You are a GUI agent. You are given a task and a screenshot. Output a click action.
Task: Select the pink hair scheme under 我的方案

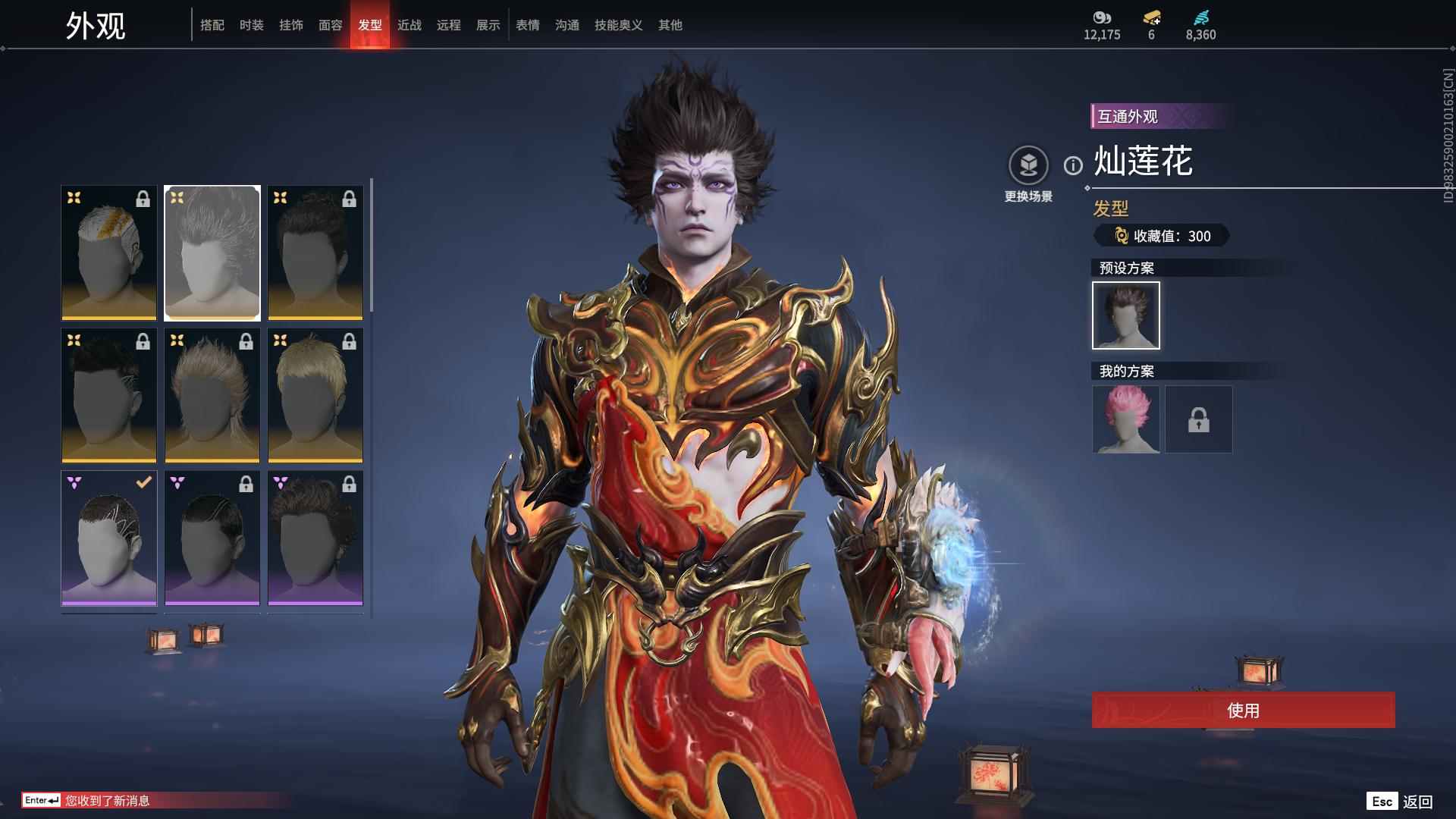(1126, 419)
